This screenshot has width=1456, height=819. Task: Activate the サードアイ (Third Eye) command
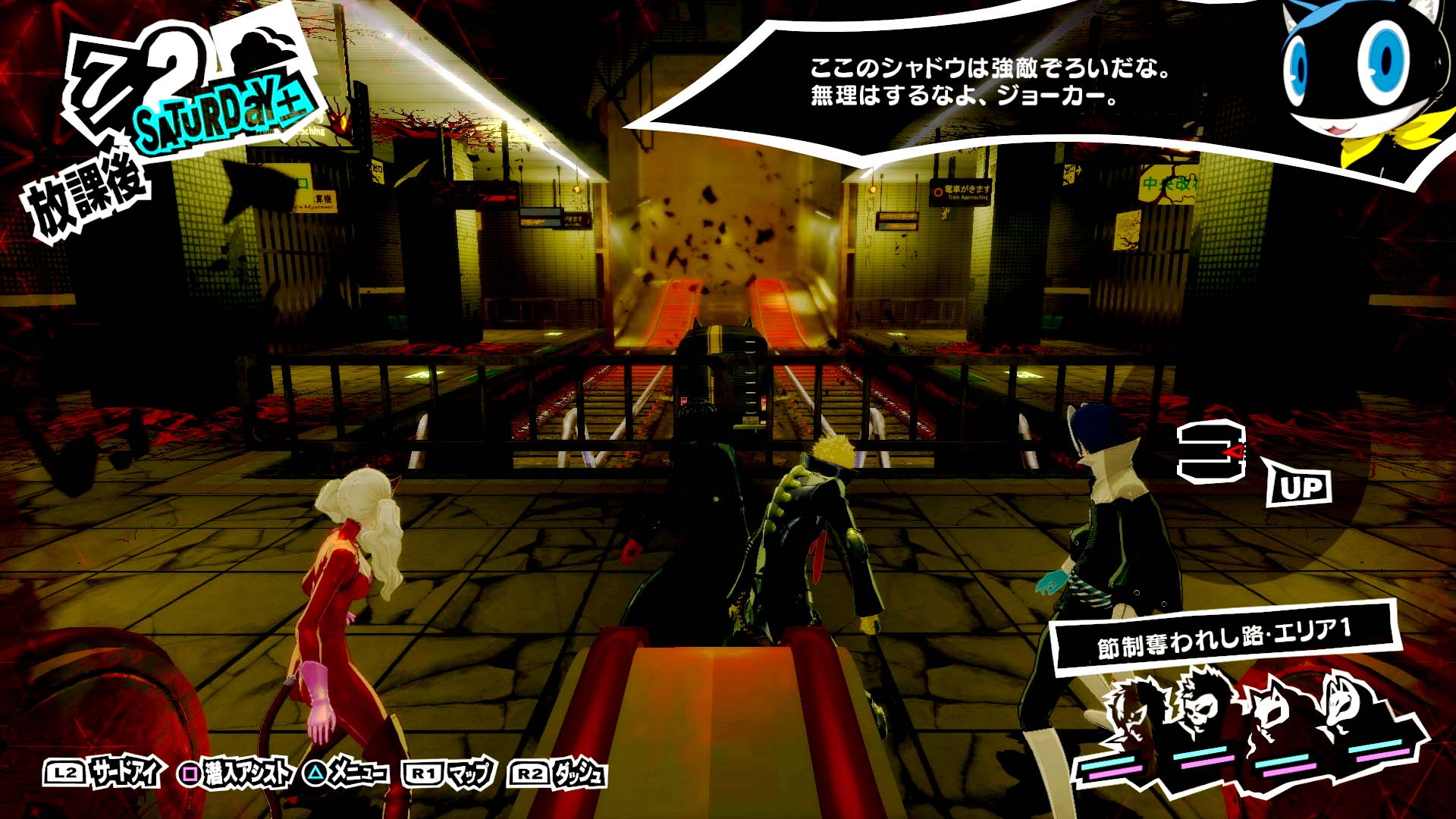click(104, 773)
